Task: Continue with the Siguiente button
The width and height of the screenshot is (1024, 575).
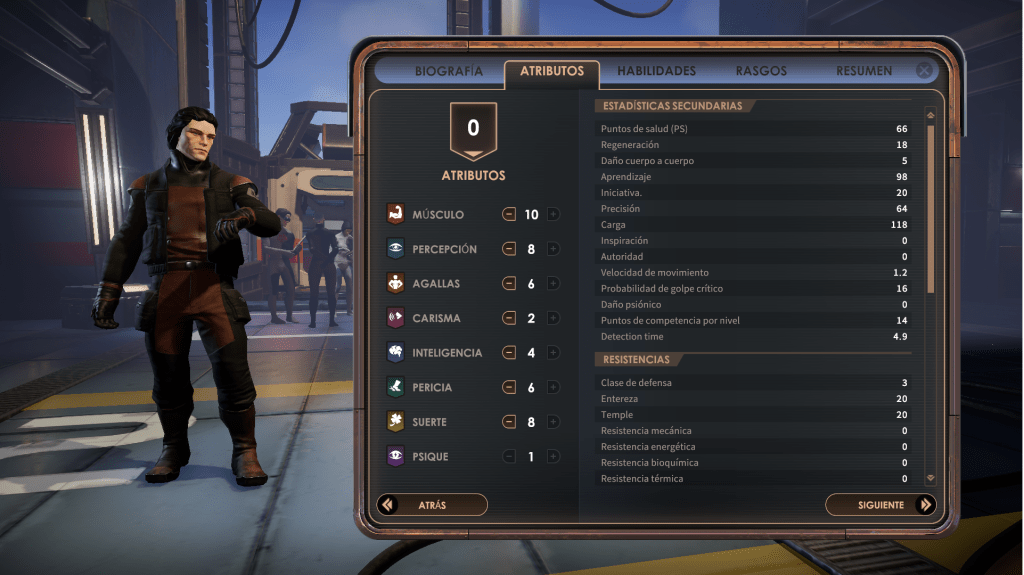Action: (880, 505)
